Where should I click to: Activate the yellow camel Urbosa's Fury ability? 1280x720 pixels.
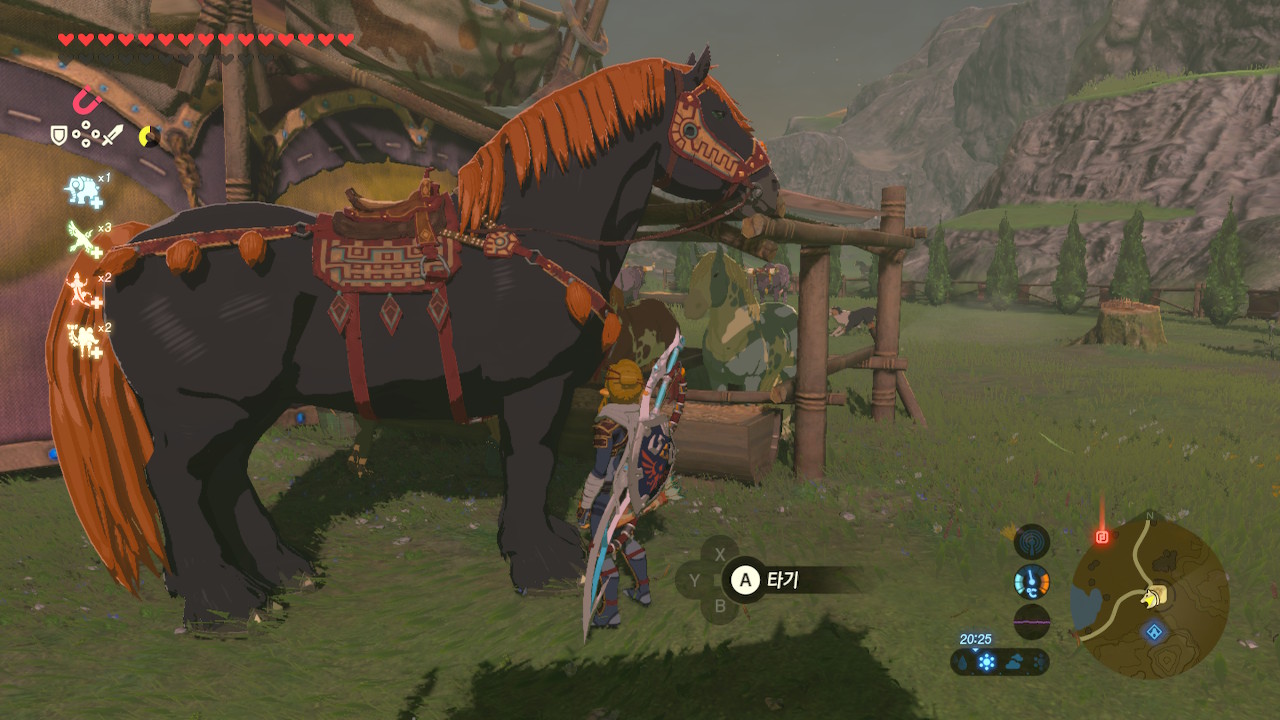coord(82,340)
